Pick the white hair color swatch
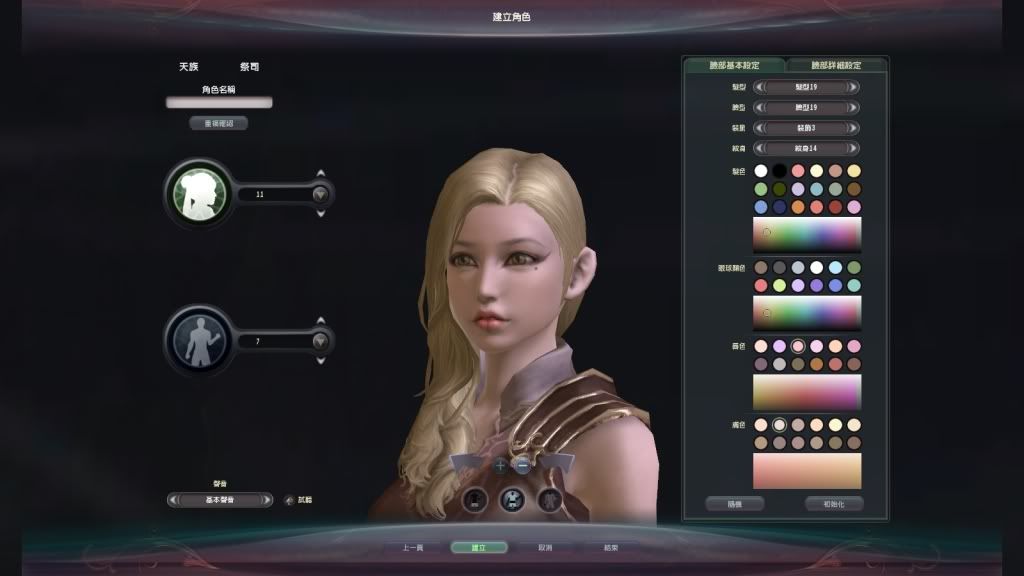1024x576 pixels. [761, 171]
